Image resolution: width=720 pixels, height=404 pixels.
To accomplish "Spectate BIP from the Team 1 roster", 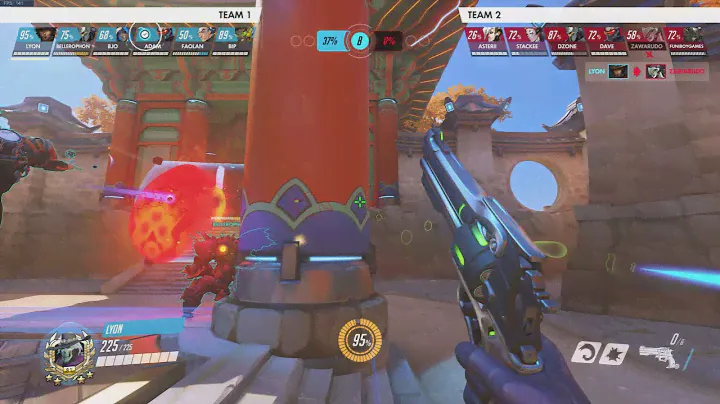I will pos(231,38).
